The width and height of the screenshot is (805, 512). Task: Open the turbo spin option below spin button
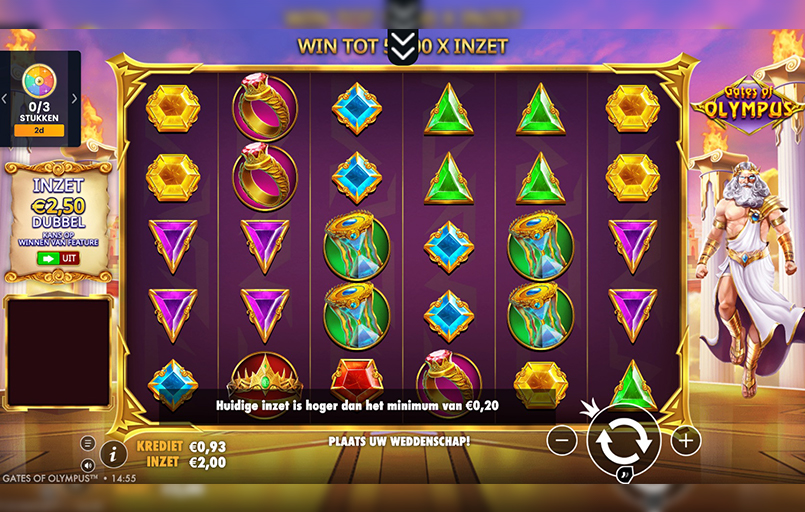tap(622, 475)
